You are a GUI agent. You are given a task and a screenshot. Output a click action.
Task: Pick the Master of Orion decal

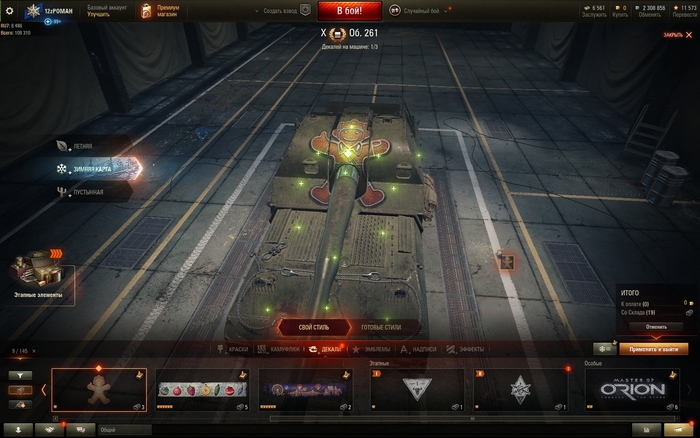pyautogui.click(x=632, y=389)
